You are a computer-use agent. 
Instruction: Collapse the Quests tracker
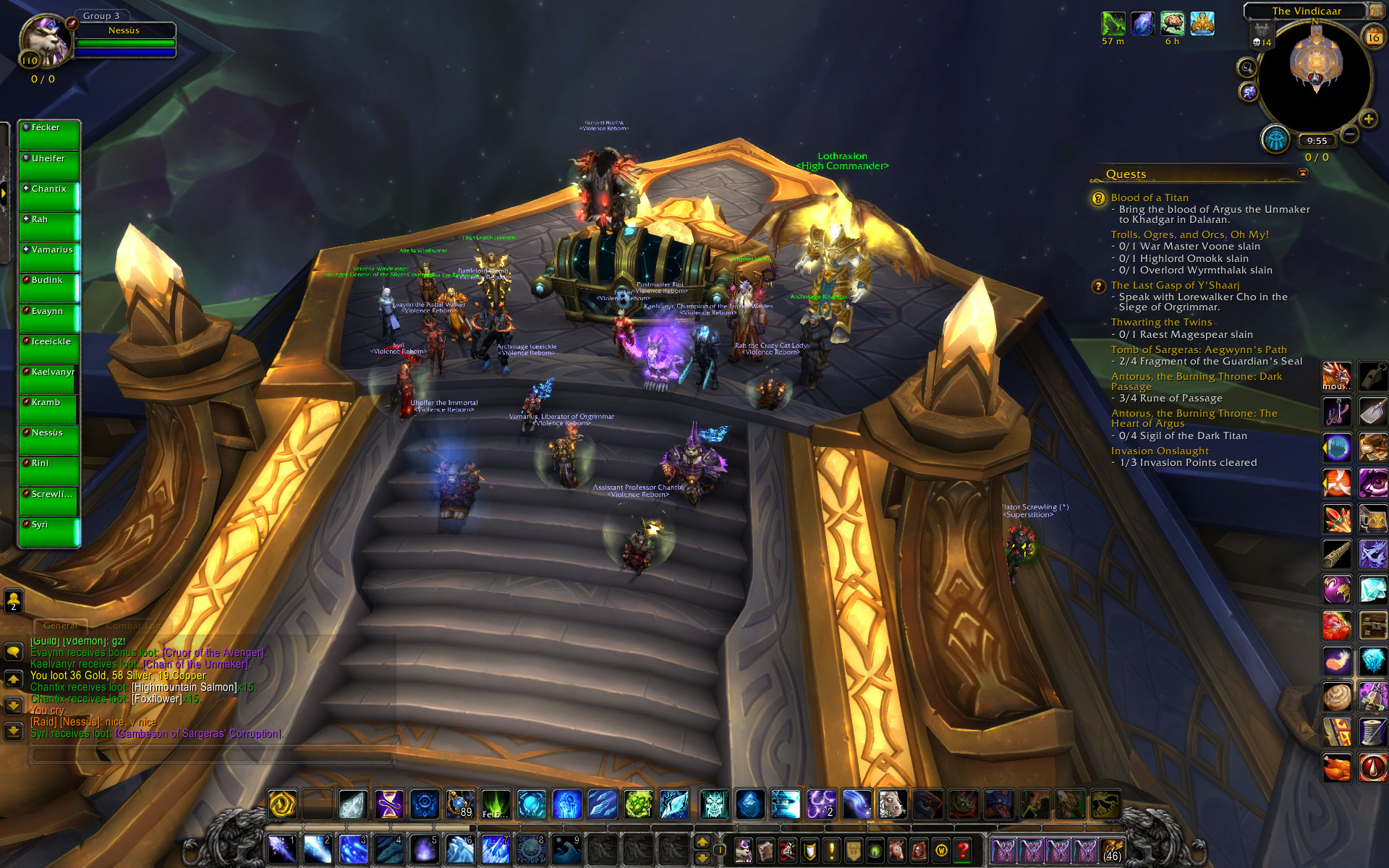tap(1303, 173)
